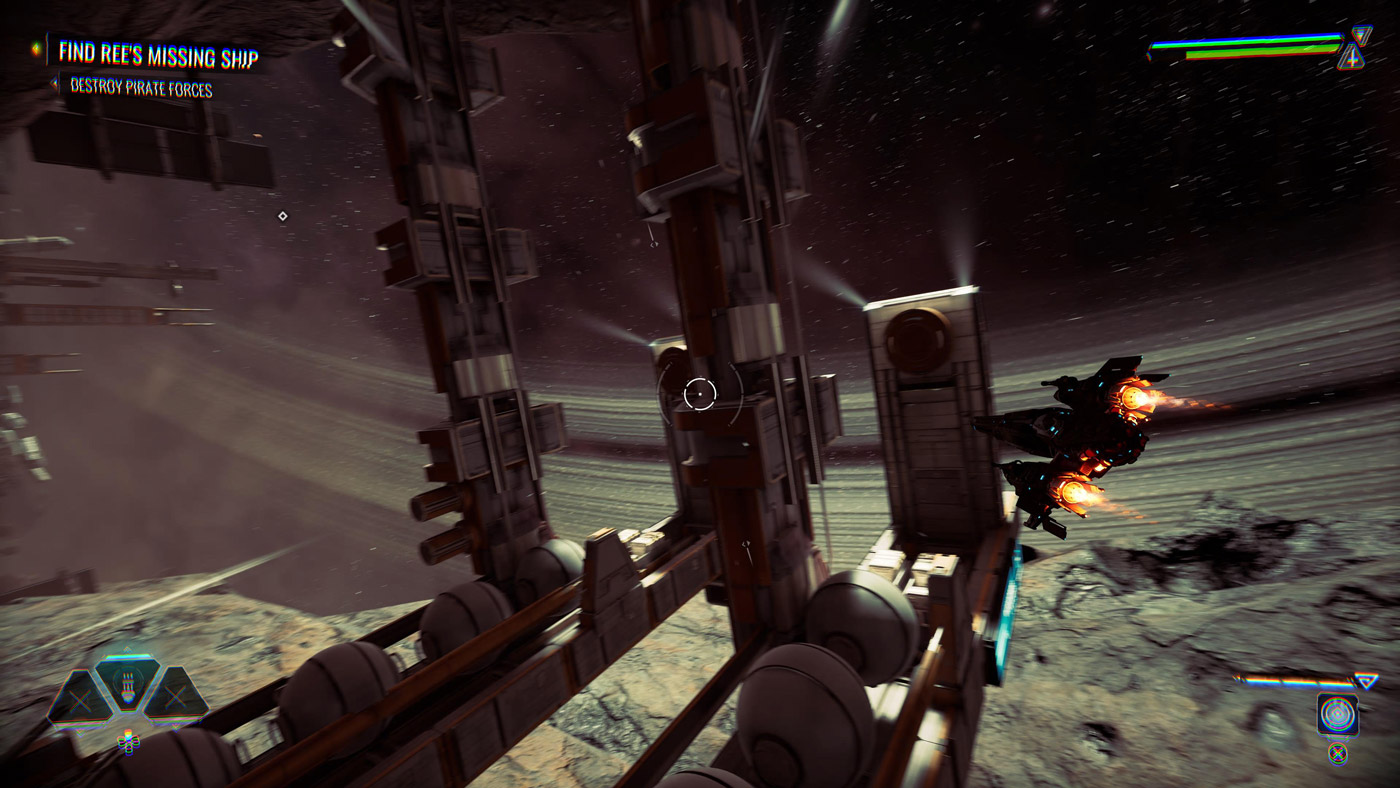Image resolution: width=1400 pixels, height=788 pixels.
Task: Activate the concentric-rings device icon
Action: pos(1337,714)
